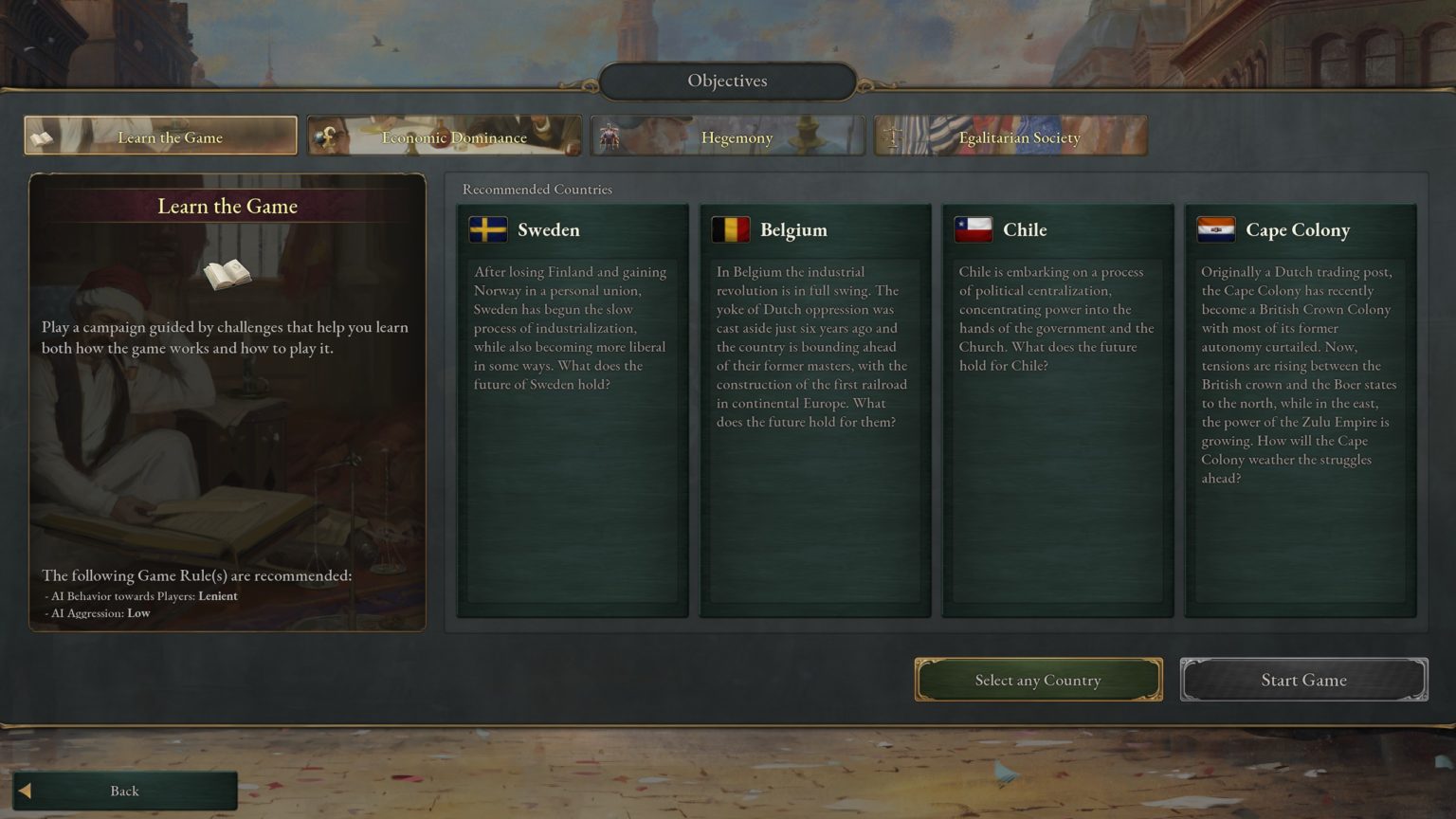Screen dimensions: 1456x819
Task: Select the Cape Colony country card
Action: [x=1301, y=409]
